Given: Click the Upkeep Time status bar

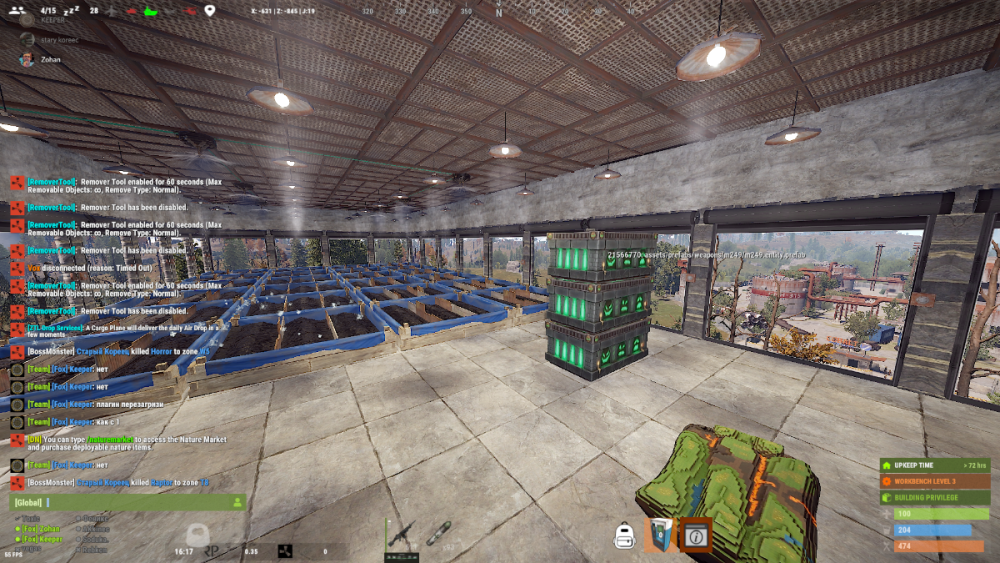Looking at the screenshot, I should (934, 465).
